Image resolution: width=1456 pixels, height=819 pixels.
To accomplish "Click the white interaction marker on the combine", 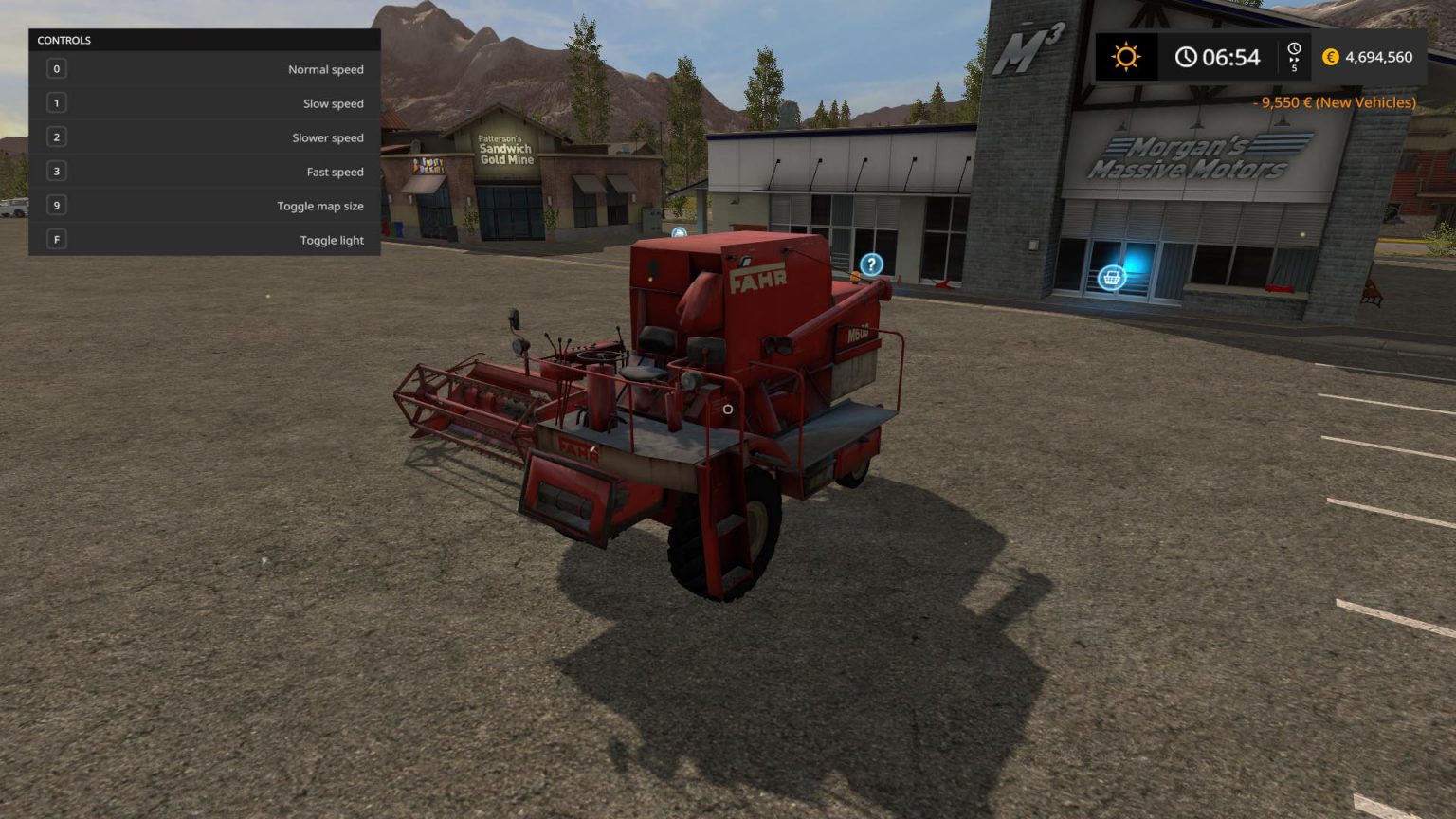I will coord(728,409).
